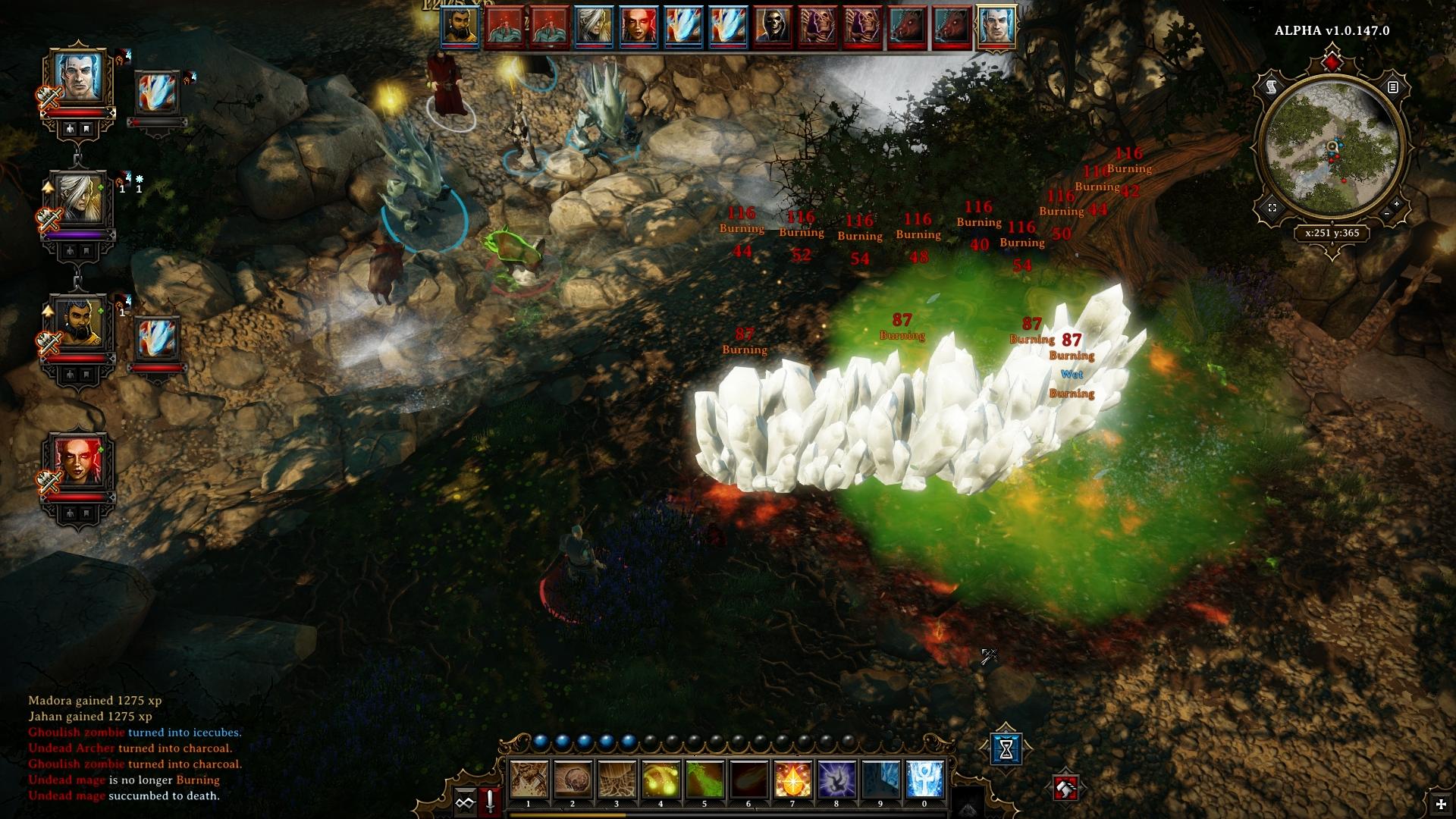The height and width of the screenshot is (819, 1456).
Task: Cast the yellow glowing orbs skill
Action: pos(661,780)
